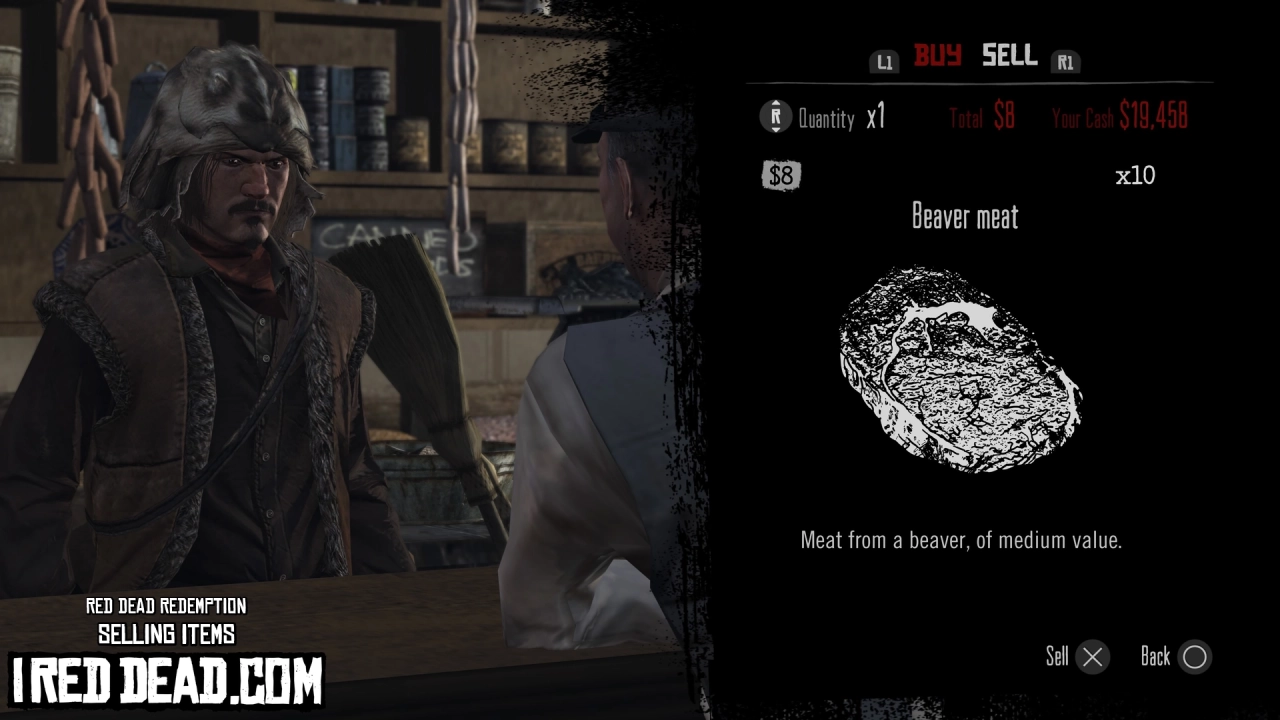
Task: Click the circle icon next to Back
Action: 1194,657
